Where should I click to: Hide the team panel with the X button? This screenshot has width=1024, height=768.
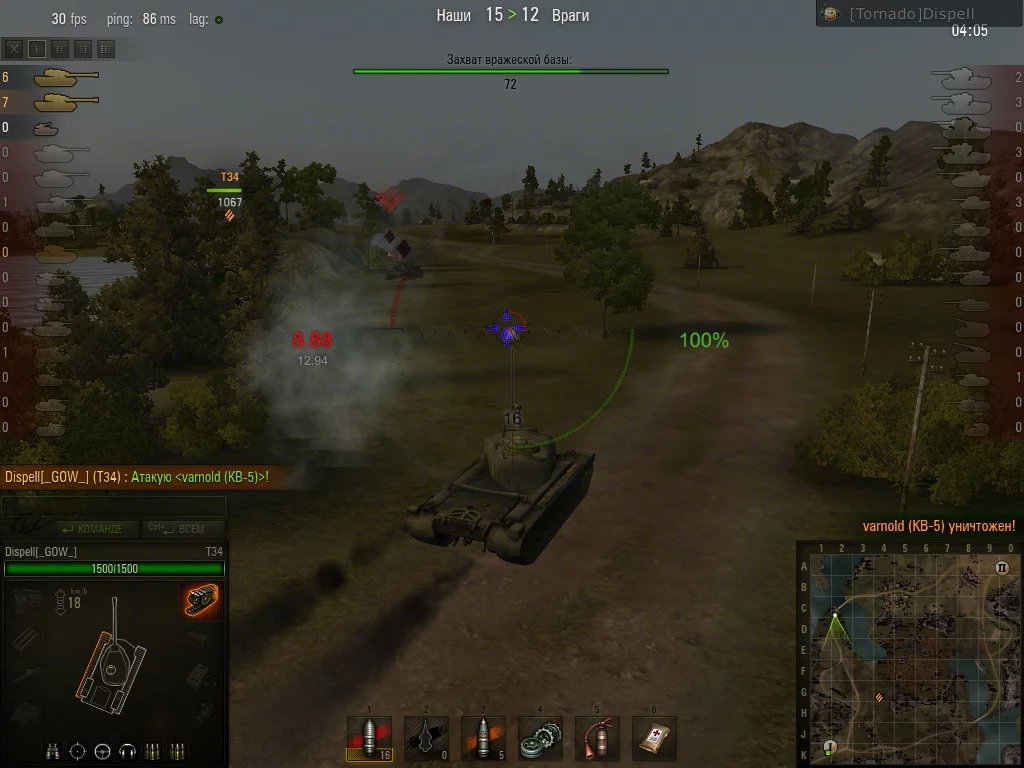14,48
